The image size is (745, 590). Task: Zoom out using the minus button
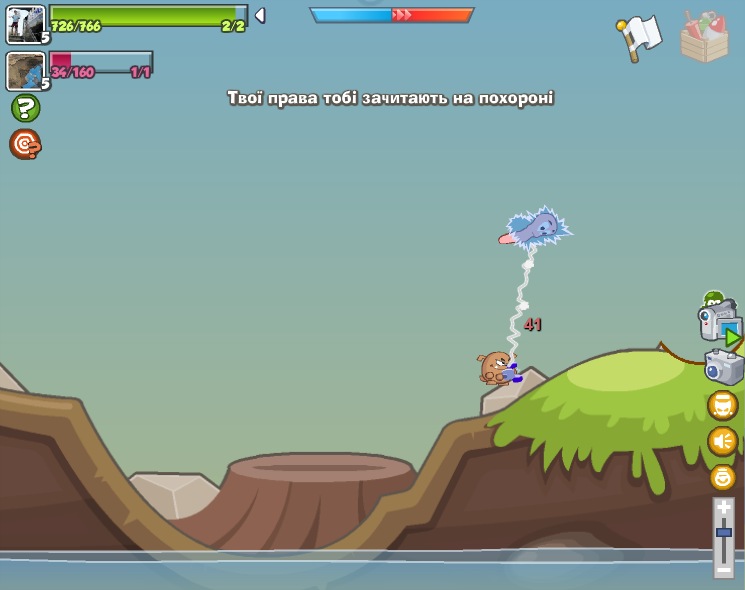point(724,570)
